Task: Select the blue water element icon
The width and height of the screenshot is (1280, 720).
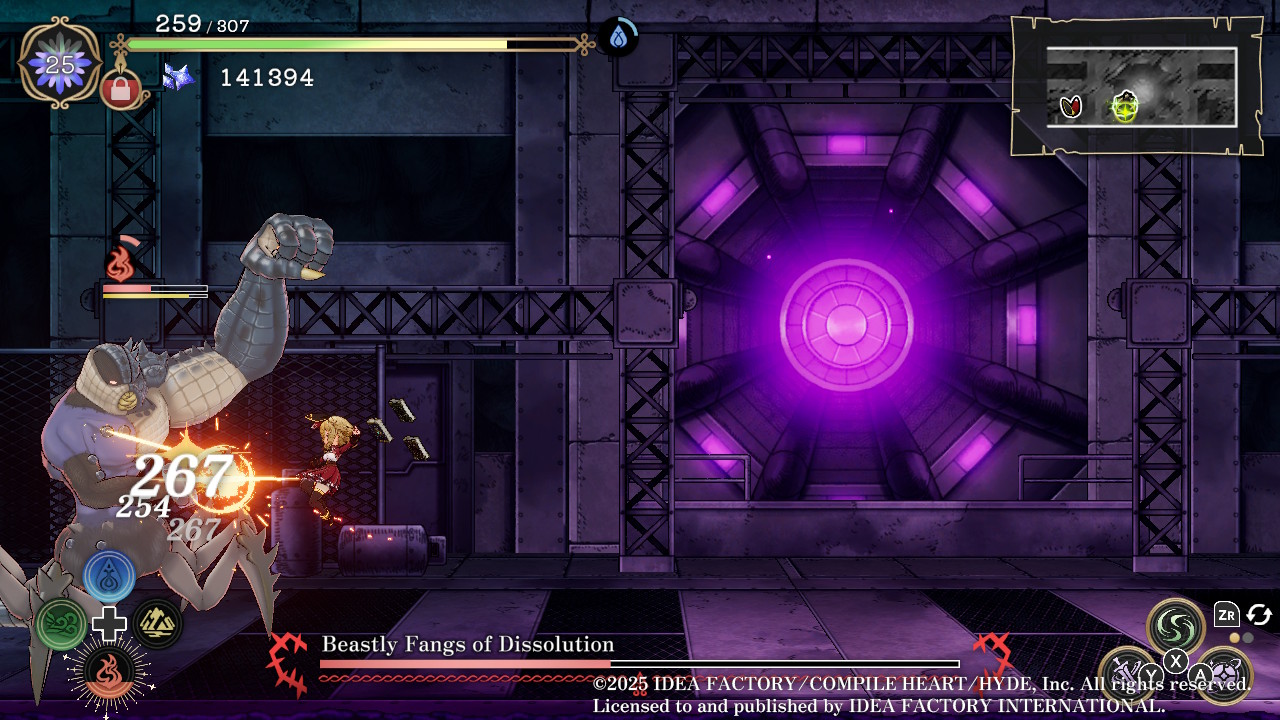Action: point(109,576)
